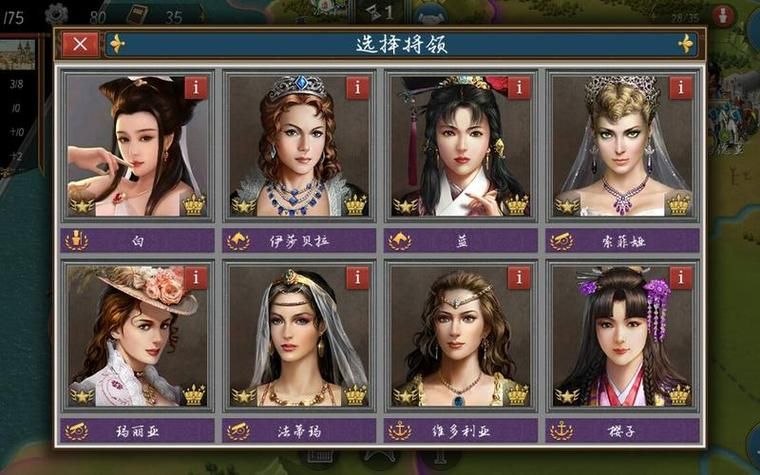Image resolution: width=760 pixels, height=475 pixels.
Task: Close the general selection dialog
Action: (80, 44)
